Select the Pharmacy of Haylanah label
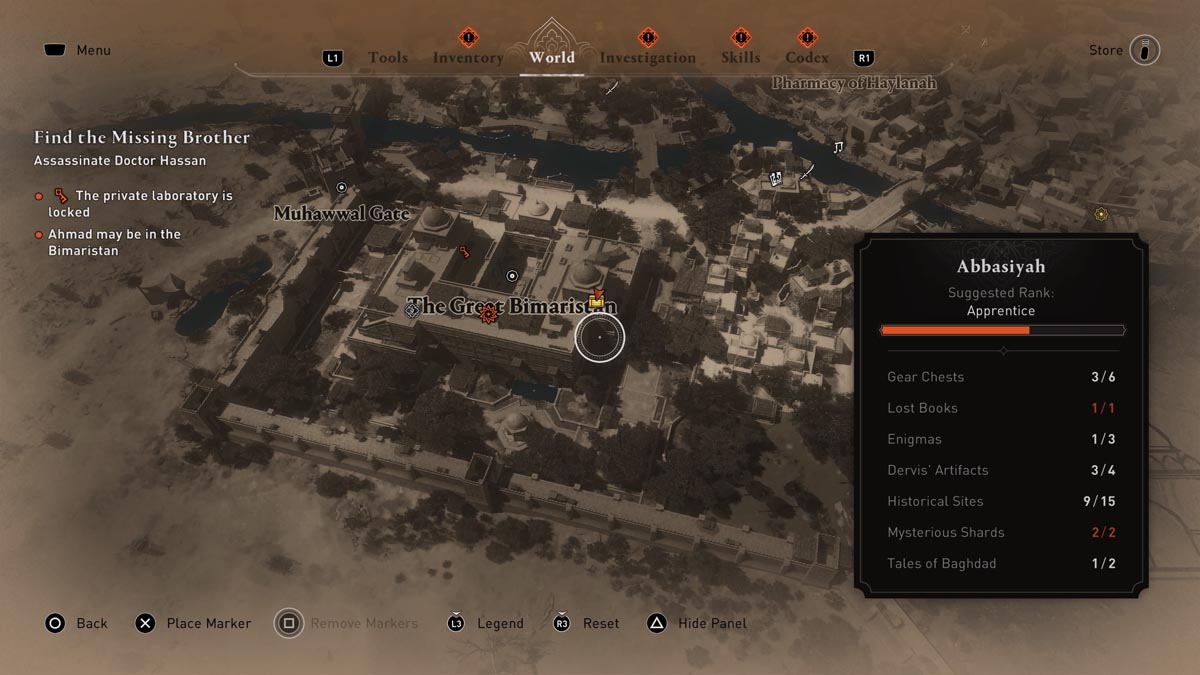1200x675 pixels. click(x=854, y=83)
